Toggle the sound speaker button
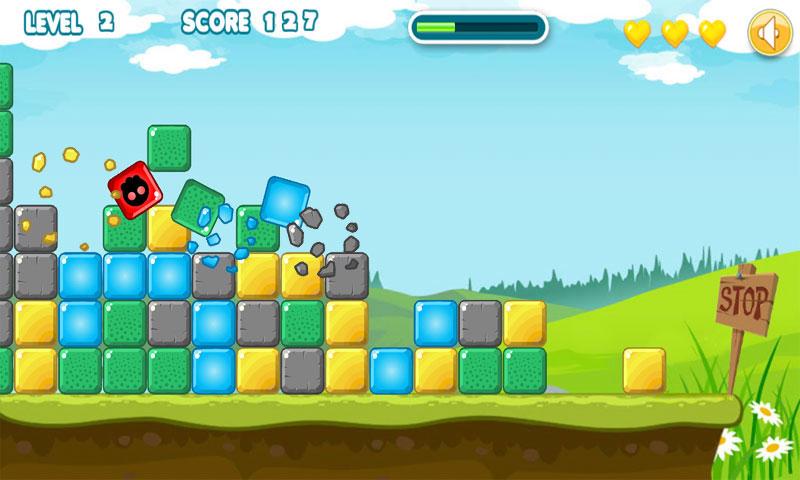The width and height of the screenshot is (800, 480). click(768, 35)
